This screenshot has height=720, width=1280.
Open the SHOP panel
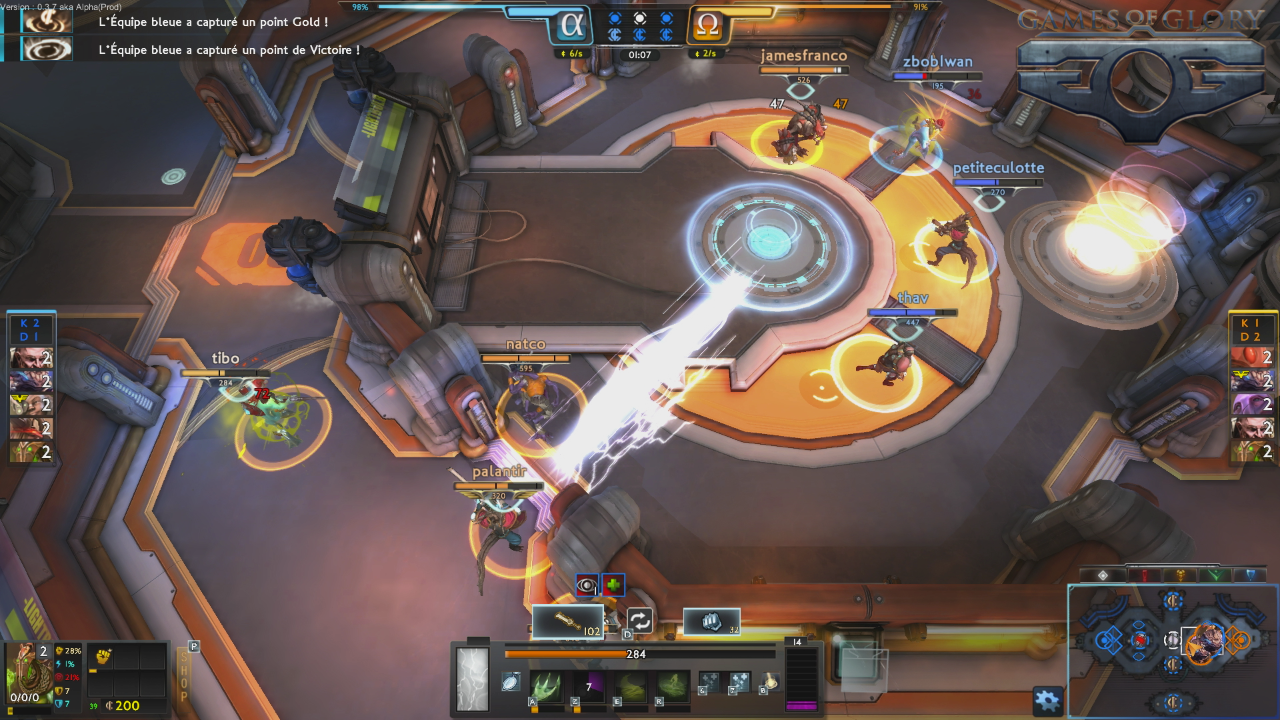click(x=182, y=677)
